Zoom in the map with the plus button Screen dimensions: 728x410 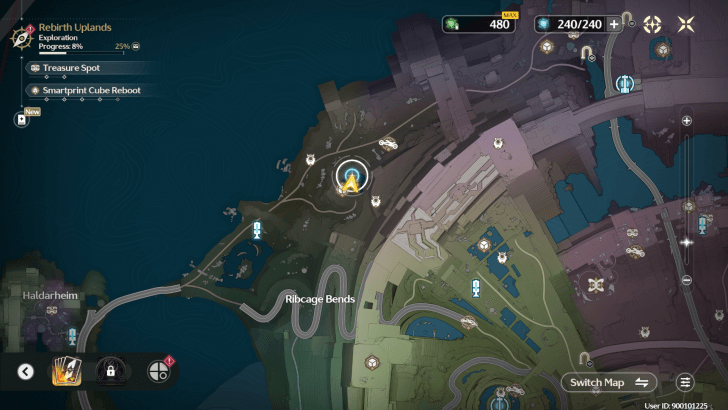point(686,120)
